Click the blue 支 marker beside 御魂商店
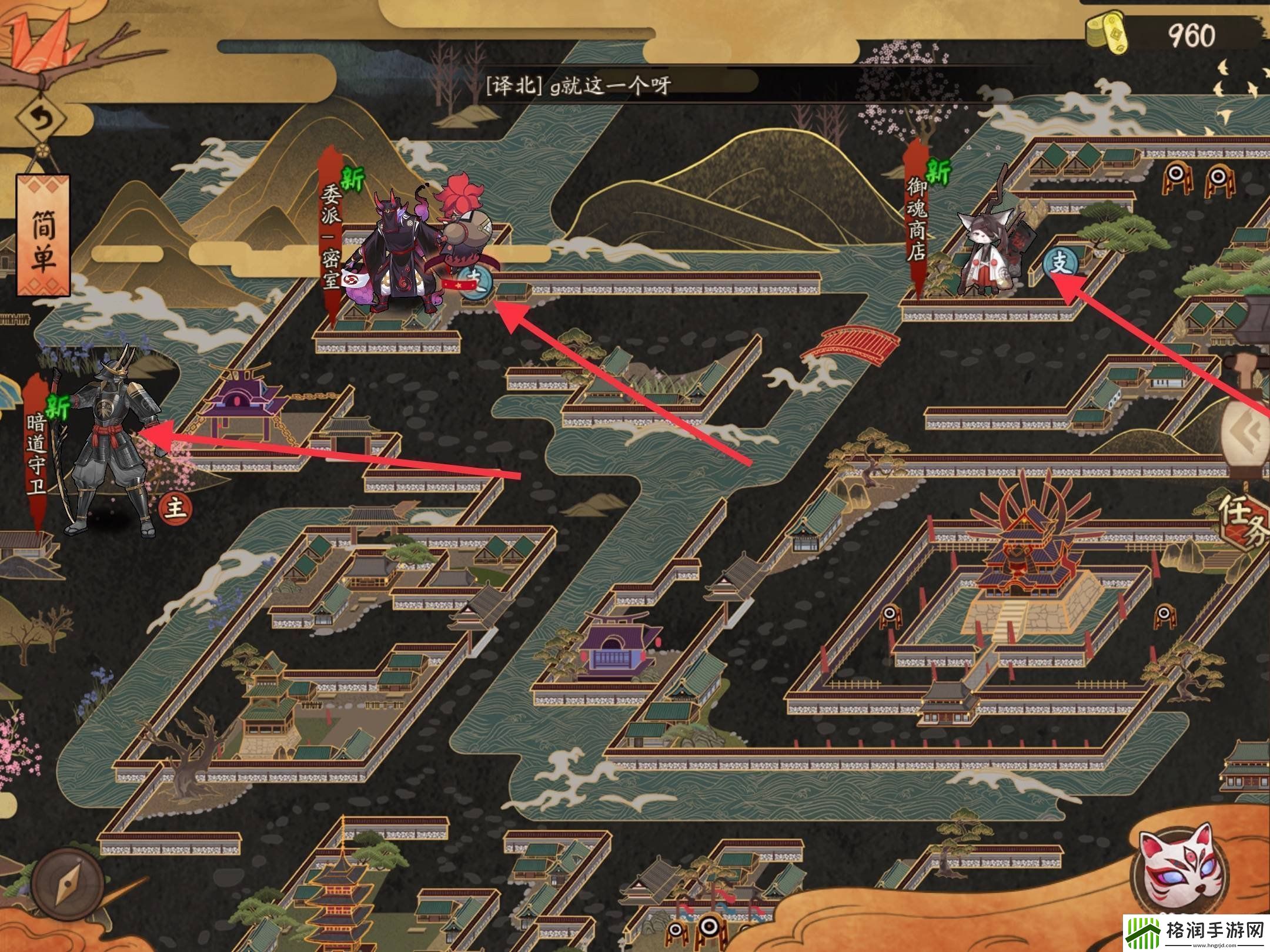The width and height of the screenshot is (1270, 952). pyautogui.click(x=1059, y=264)
